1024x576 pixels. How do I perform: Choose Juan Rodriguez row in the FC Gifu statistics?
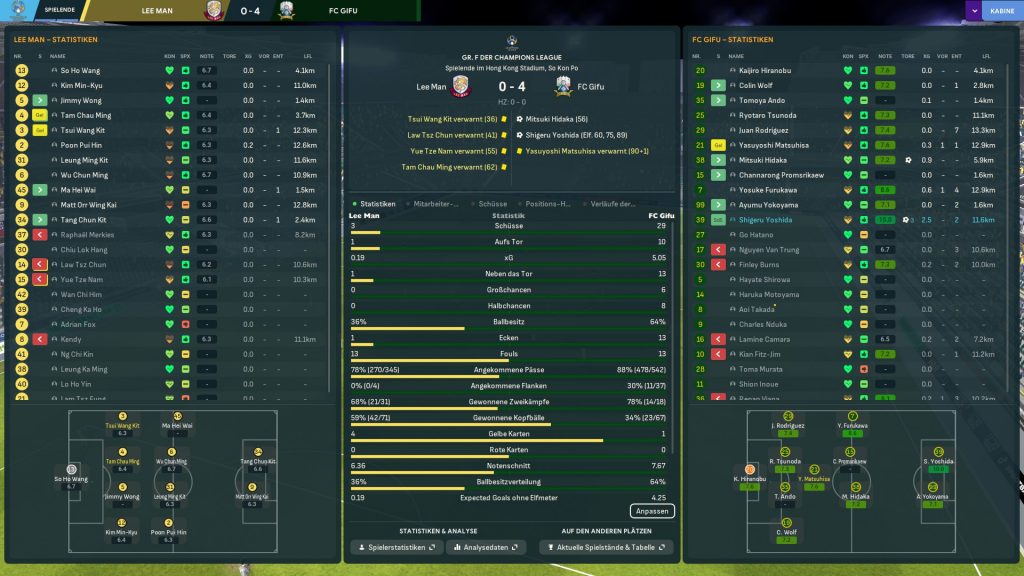(766, 130)
